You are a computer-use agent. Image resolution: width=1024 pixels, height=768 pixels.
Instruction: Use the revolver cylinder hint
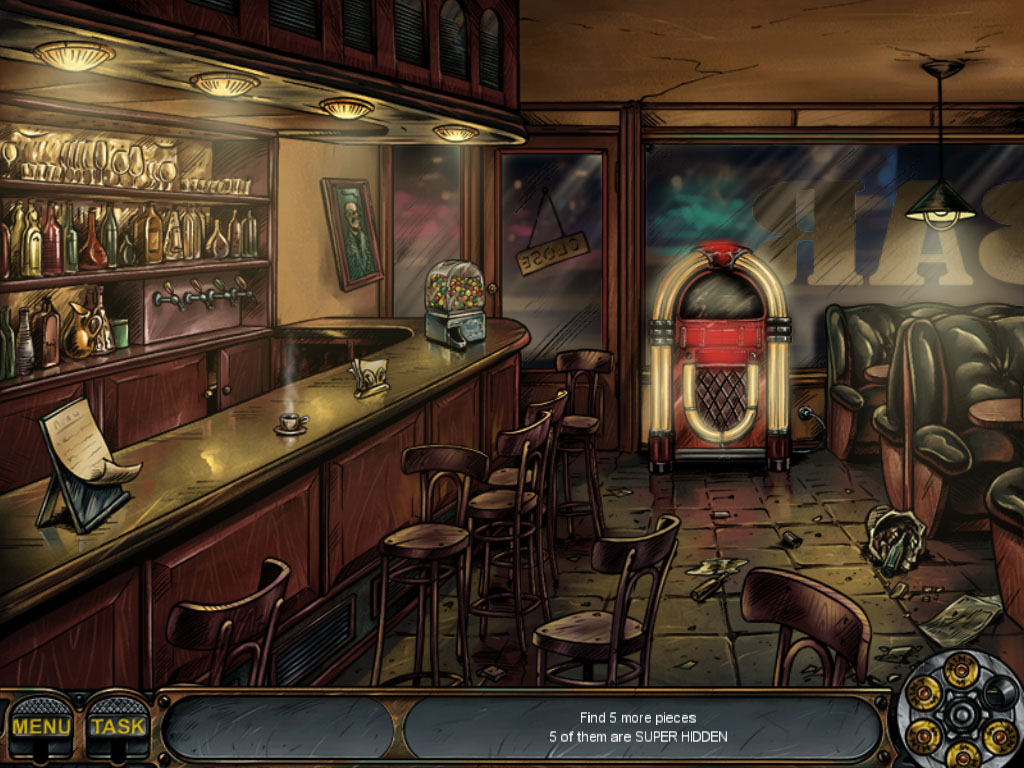click(x=961, y=714)
